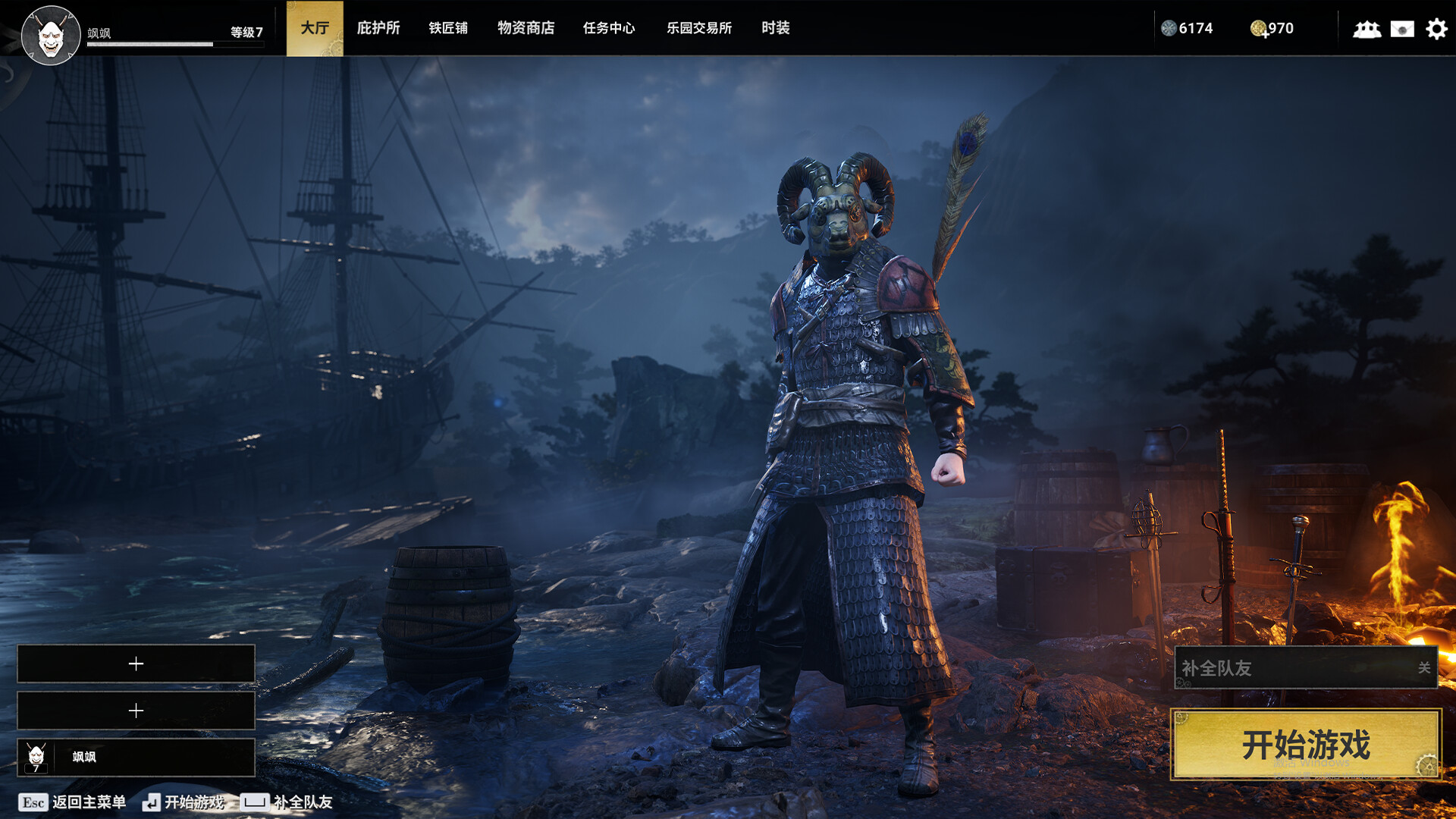This screenshot has height=819, width=1456.
Task: Click the gold coin currency icon
Action: pos(1258,29)
